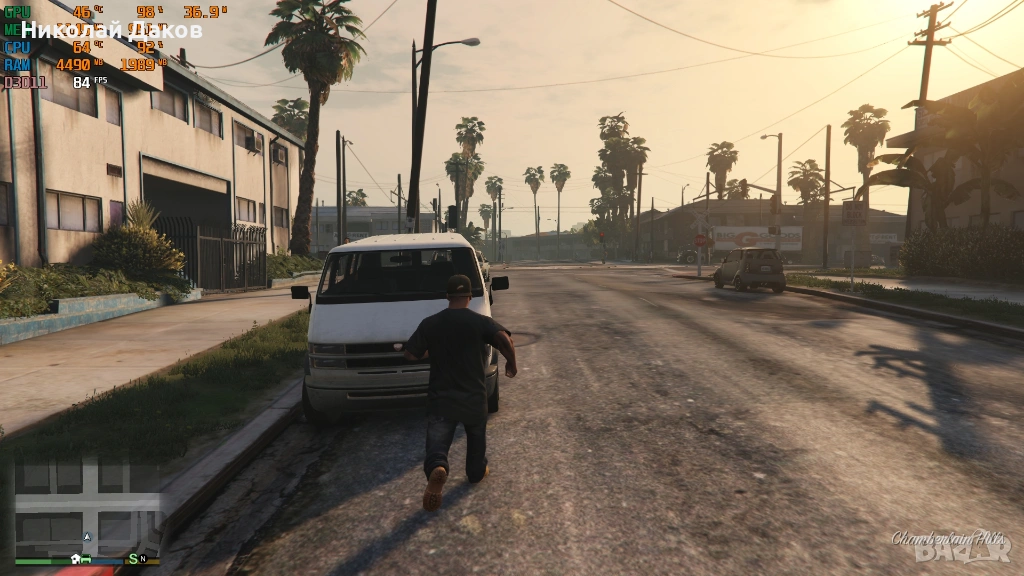This screenshot has height=576, width=1024.
Task: Click the player arrow on the minimap
Action: pyautogui.click(x=87, y=537)
